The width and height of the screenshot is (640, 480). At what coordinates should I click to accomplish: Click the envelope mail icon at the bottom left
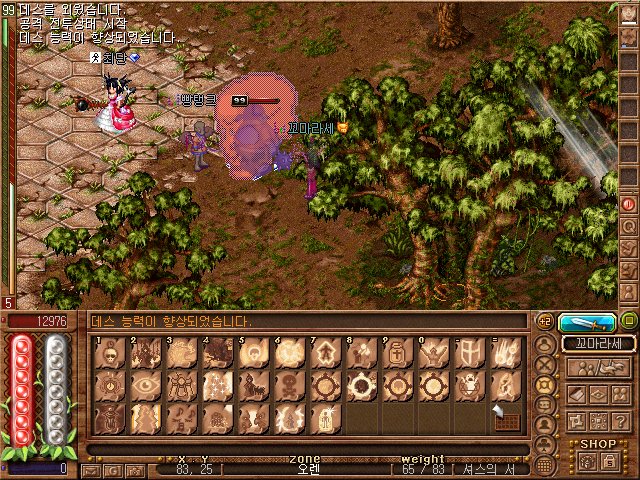(x=92, y=469)
